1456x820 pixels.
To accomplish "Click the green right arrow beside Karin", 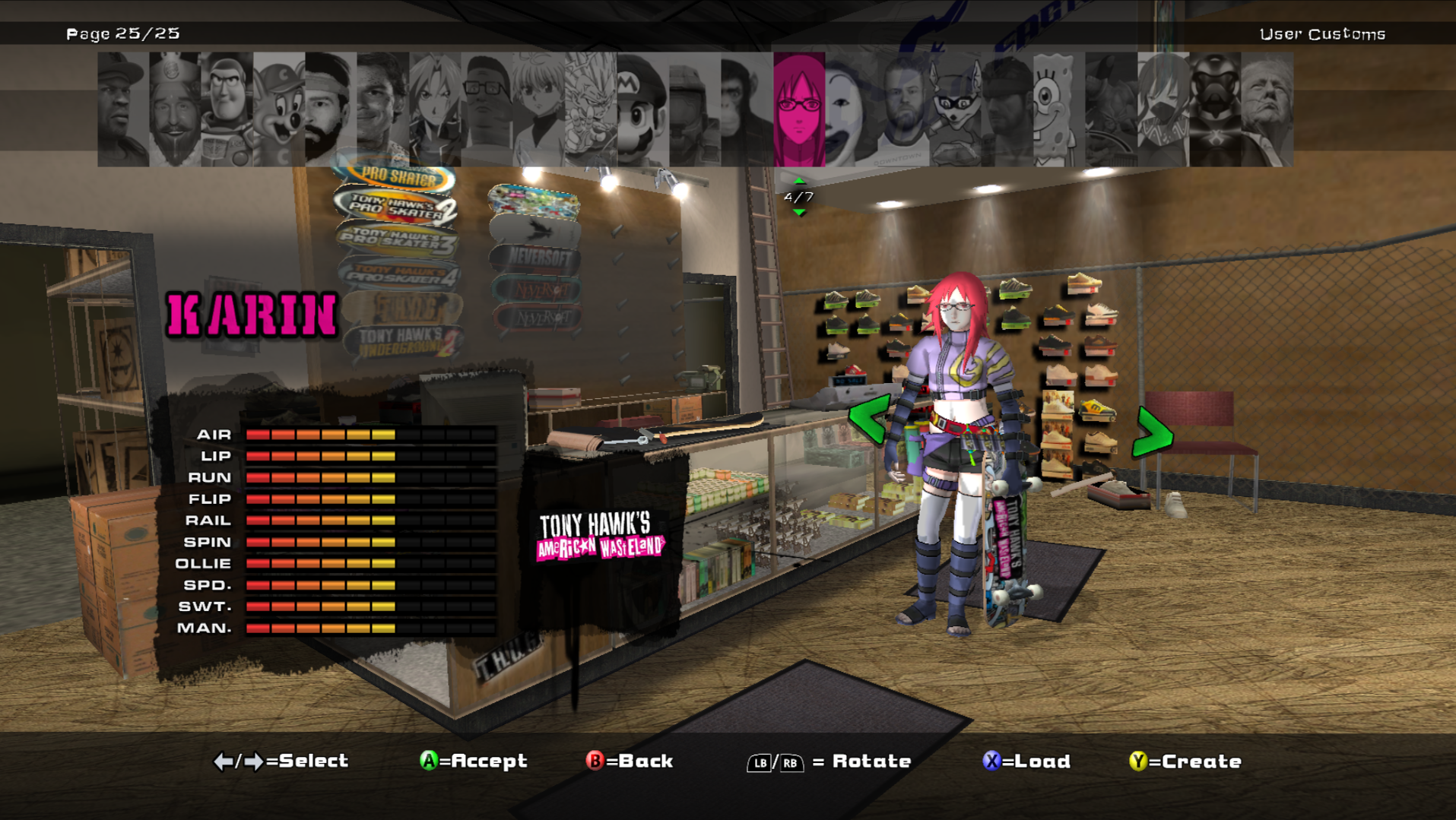I will [1153, 433].
